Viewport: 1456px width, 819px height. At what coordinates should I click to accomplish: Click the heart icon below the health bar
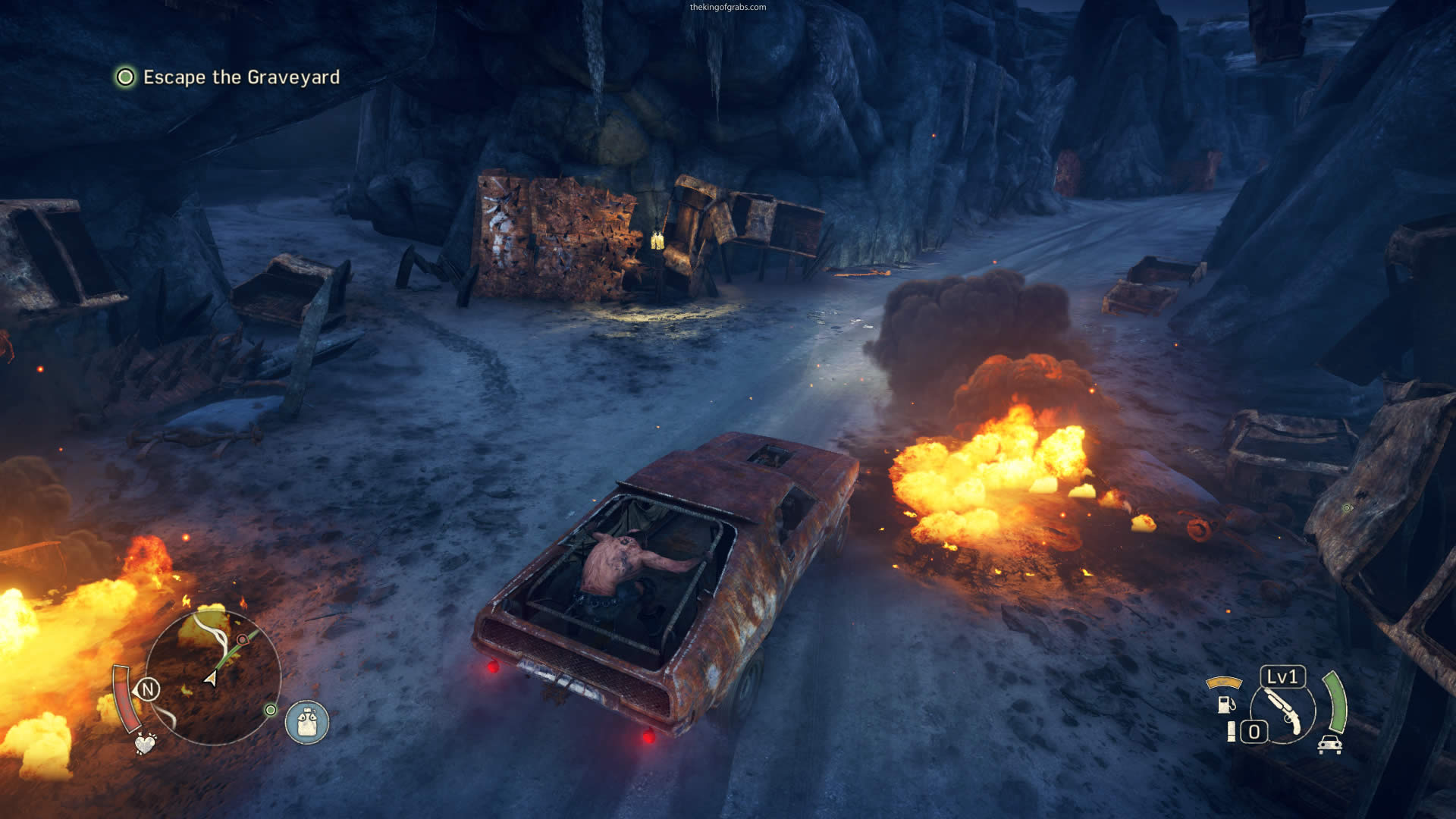pos(145,743)
